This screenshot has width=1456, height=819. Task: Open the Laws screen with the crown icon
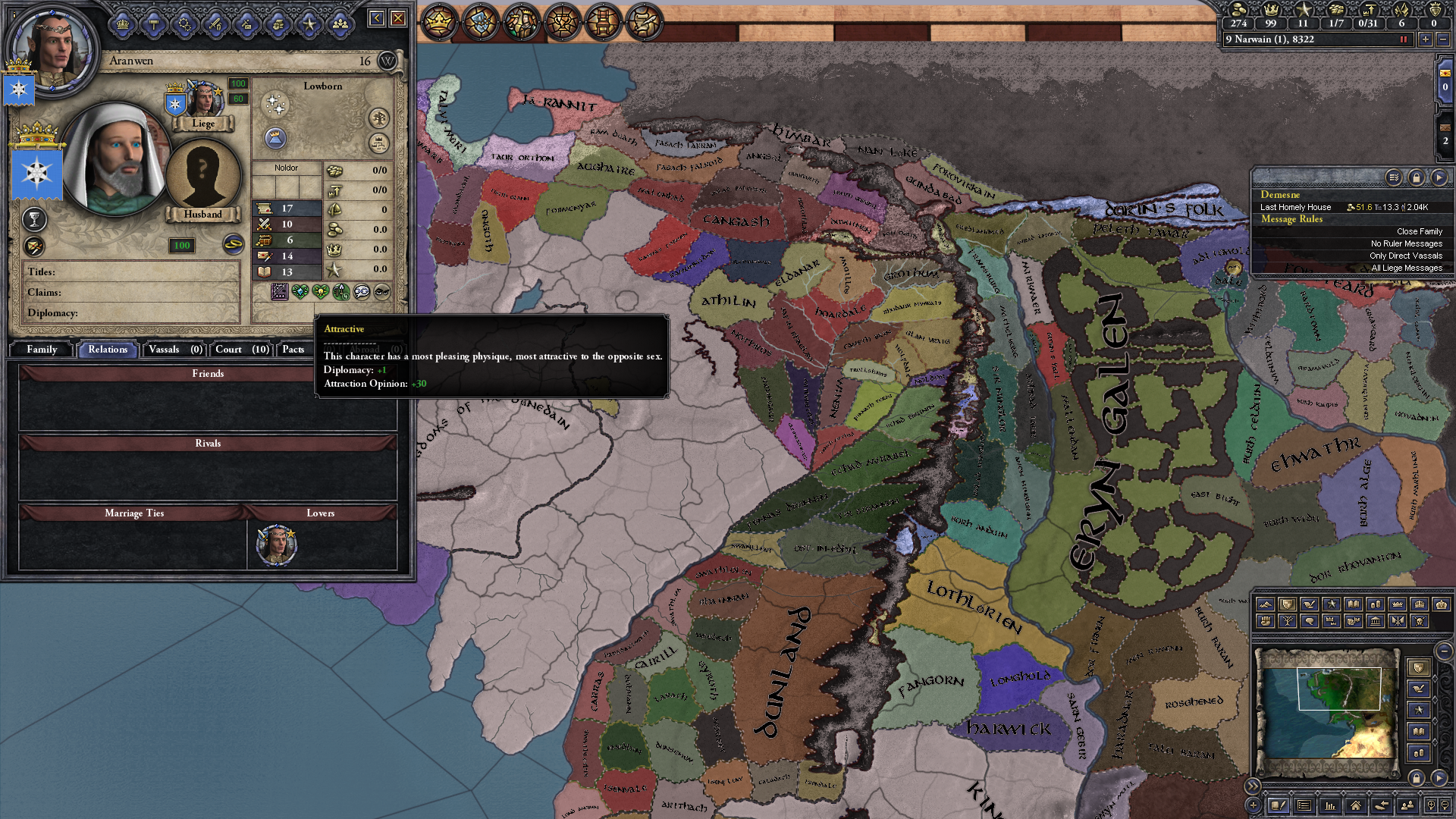(x=438, y=23)
